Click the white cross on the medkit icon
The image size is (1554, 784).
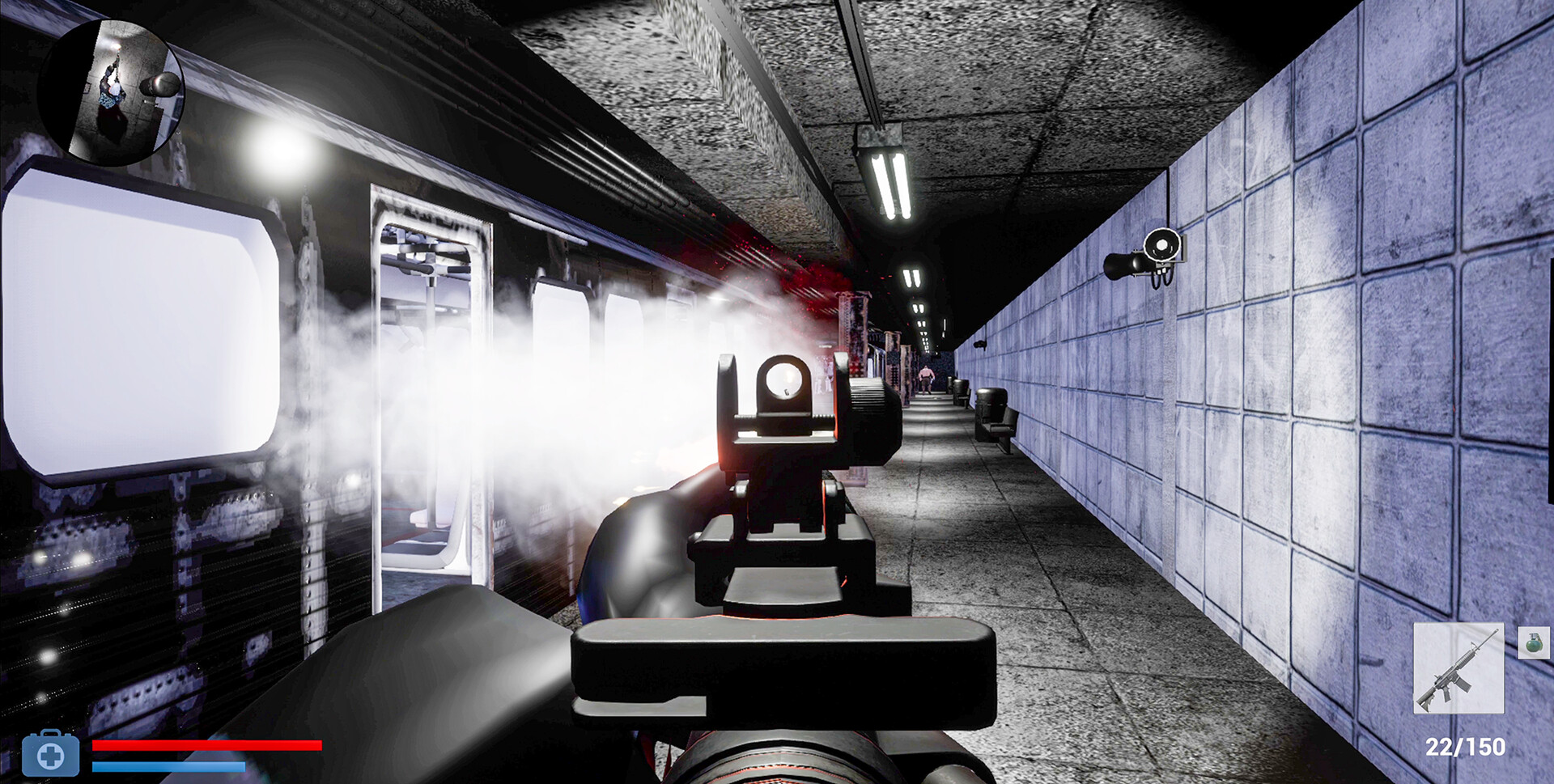[x=51, y=757]
